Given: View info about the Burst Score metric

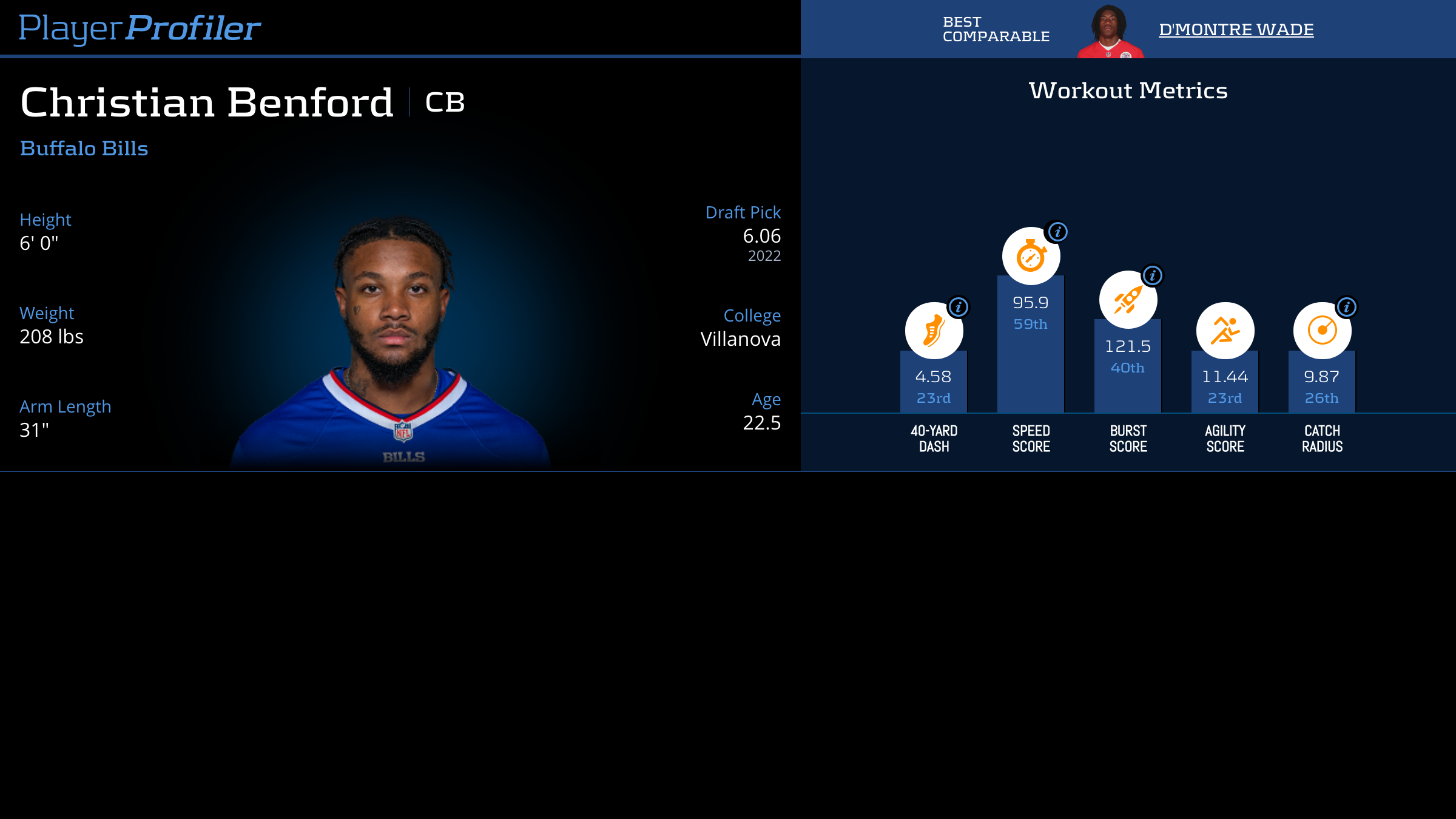Looking at the screenshot, I should coord(1152,276).
